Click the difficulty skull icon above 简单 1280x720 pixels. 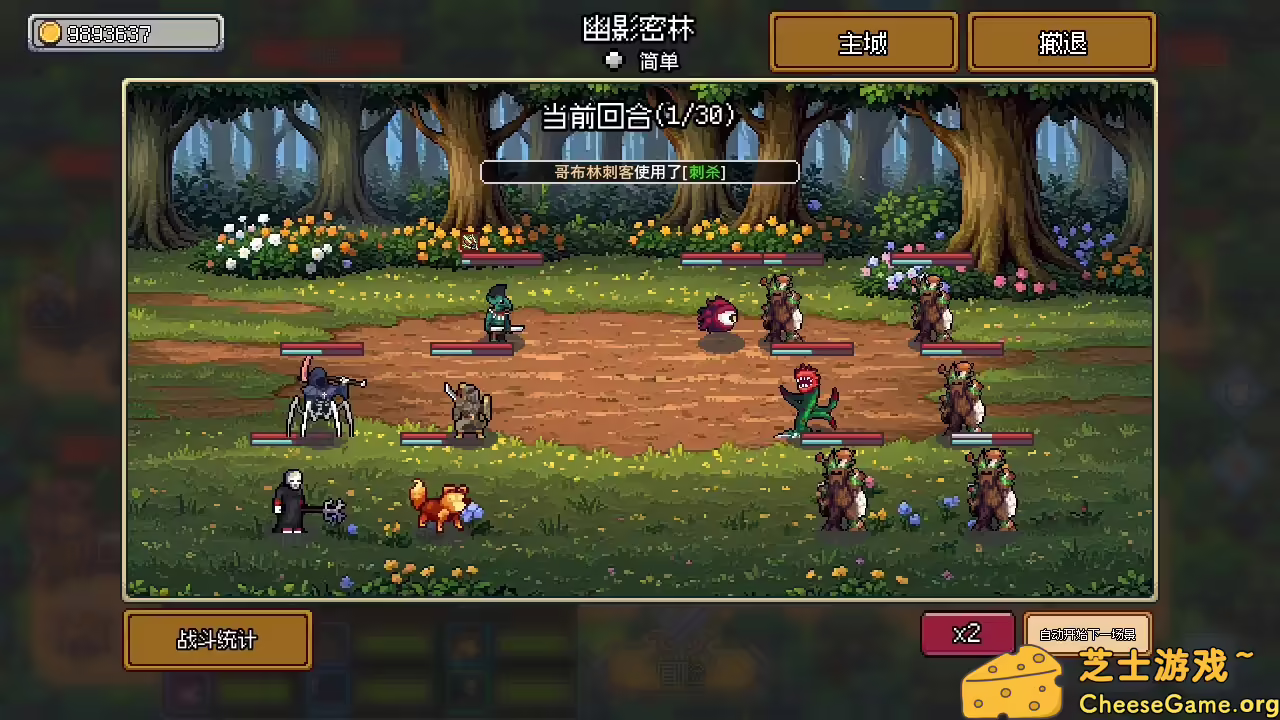(614, 60)
